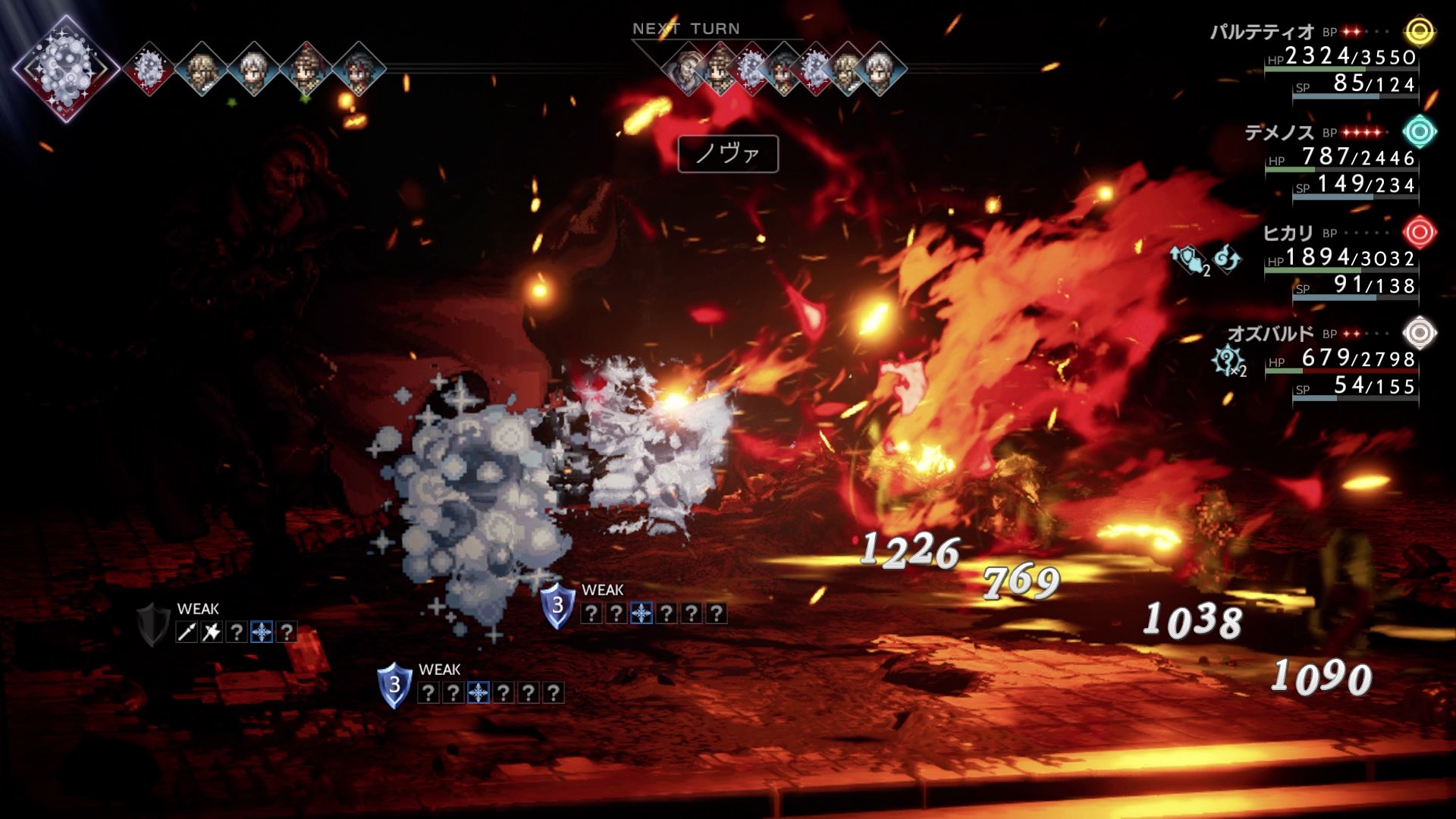Select party member ヒカリ
Image resolution: width=1456 pixels, height=819 pixels.
[1287, 233]
